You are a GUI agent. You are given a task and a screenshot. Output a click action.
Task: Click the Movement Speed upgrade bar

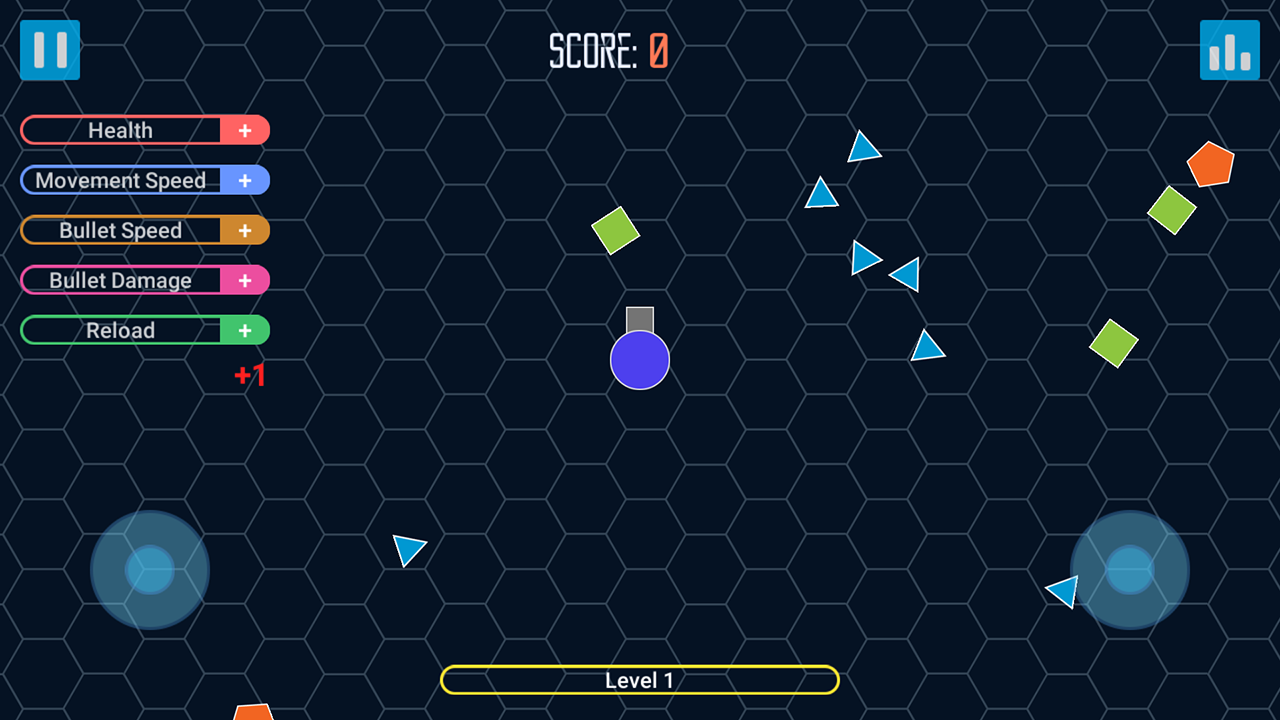coord(120,181)
